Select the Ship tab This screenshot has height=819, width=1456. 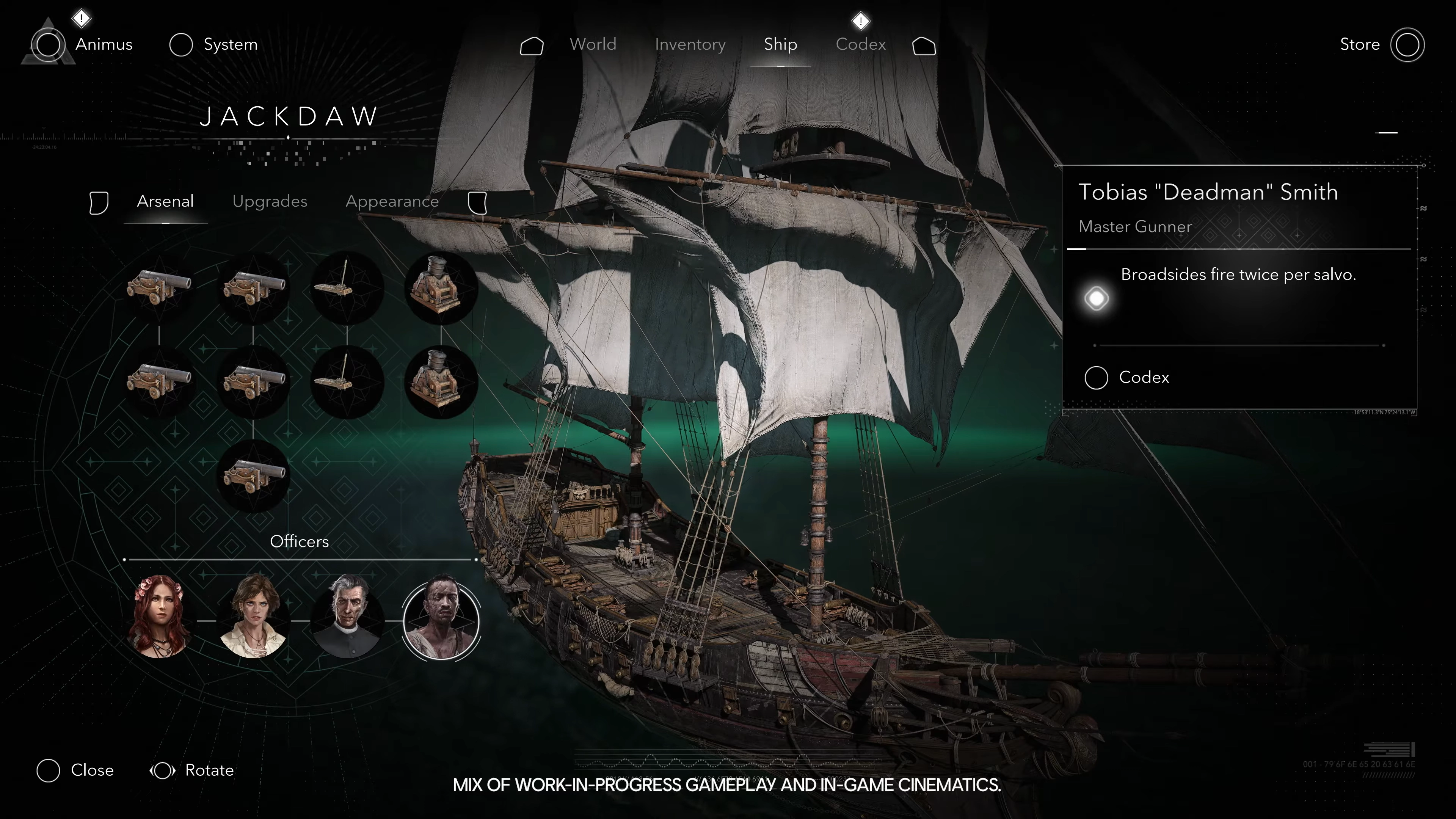(x=780, y=44)
